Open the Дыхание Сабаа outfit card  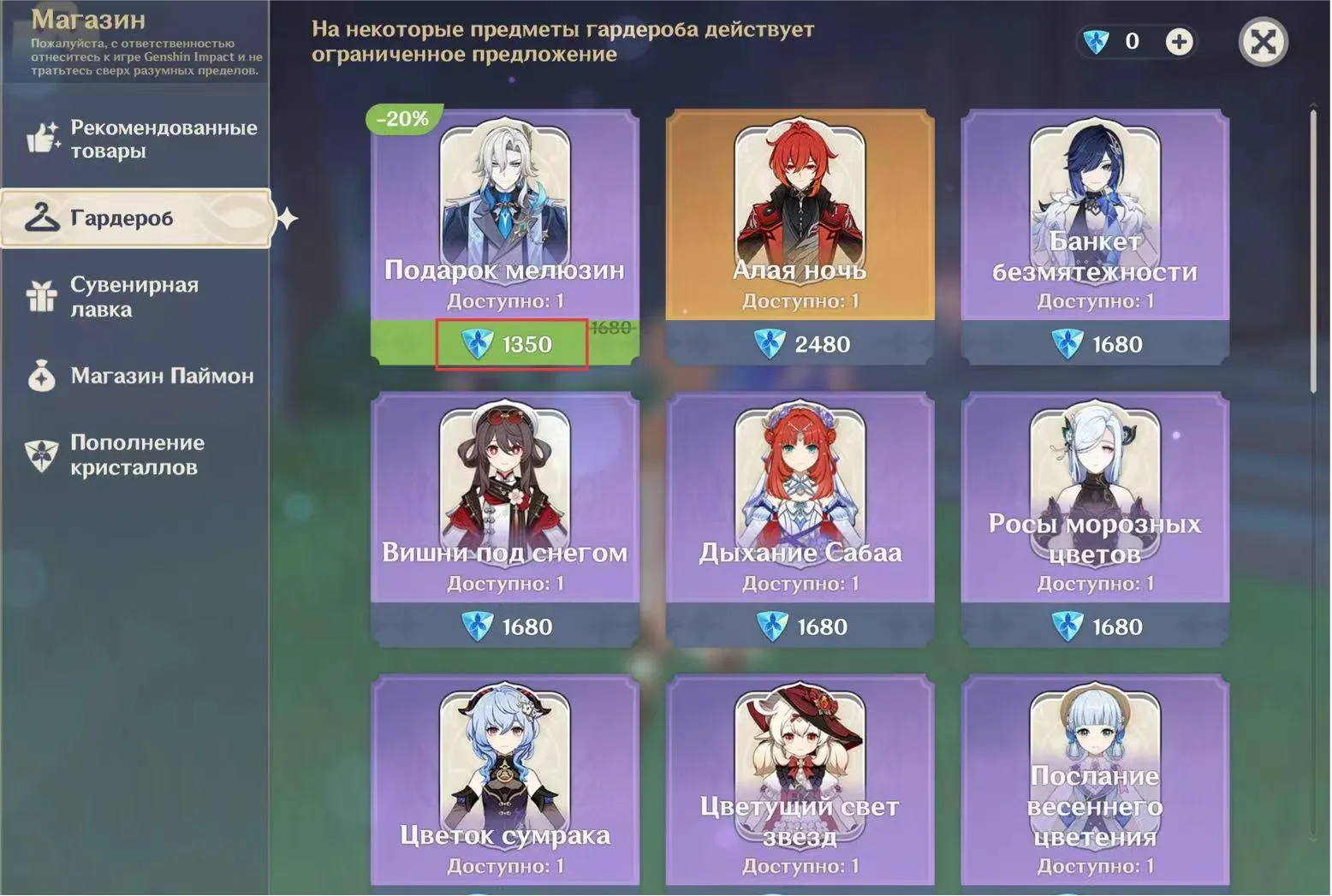click(800, 496)
